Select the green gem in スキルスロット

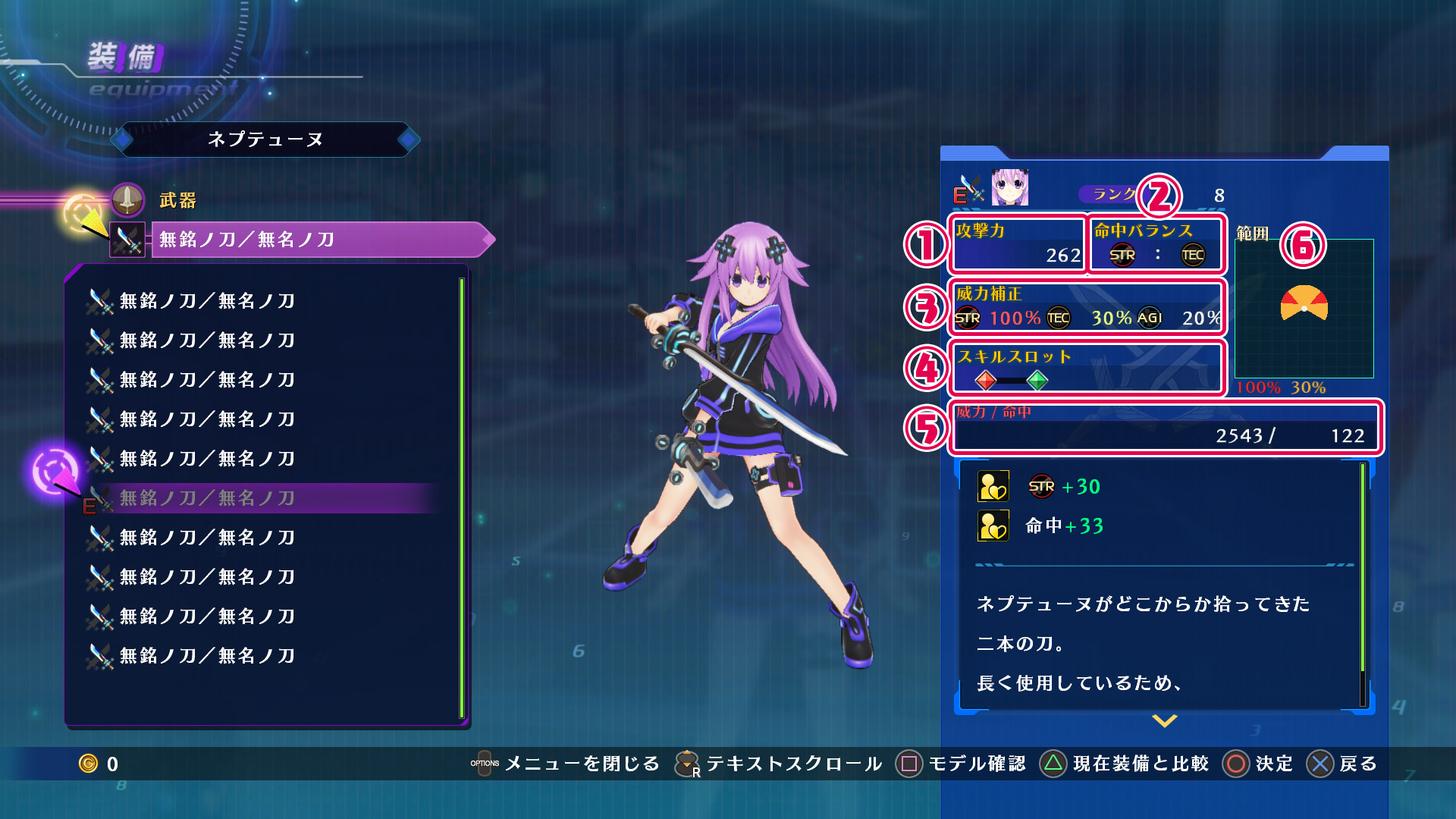[x=1037, y=380]
